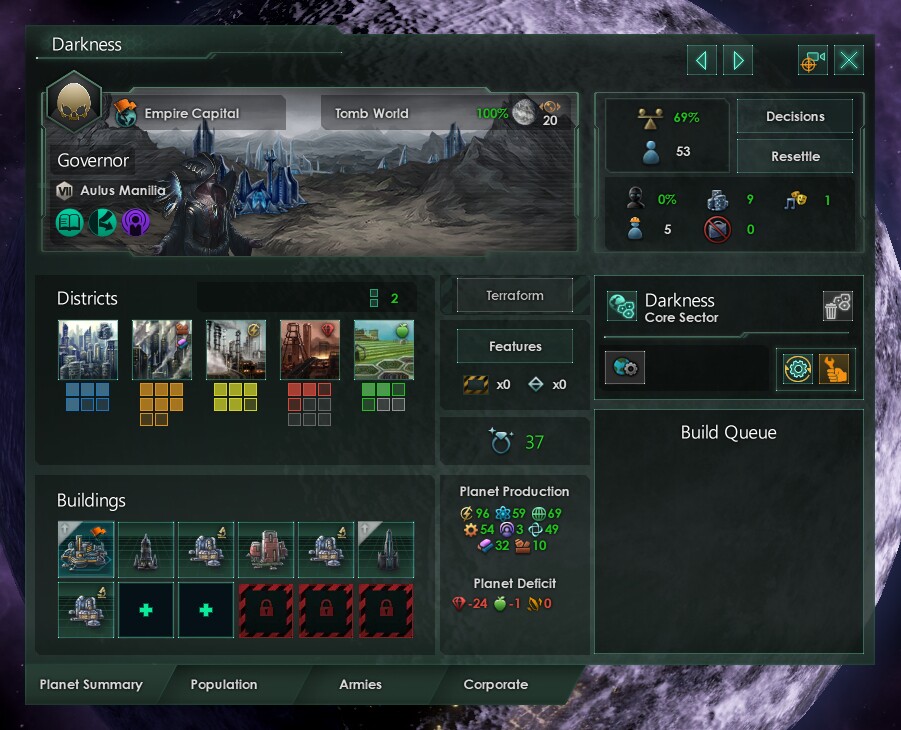The image size is (901, 730).
Task: Go to the previous planet arrow
Action: (x=701, y=61)
